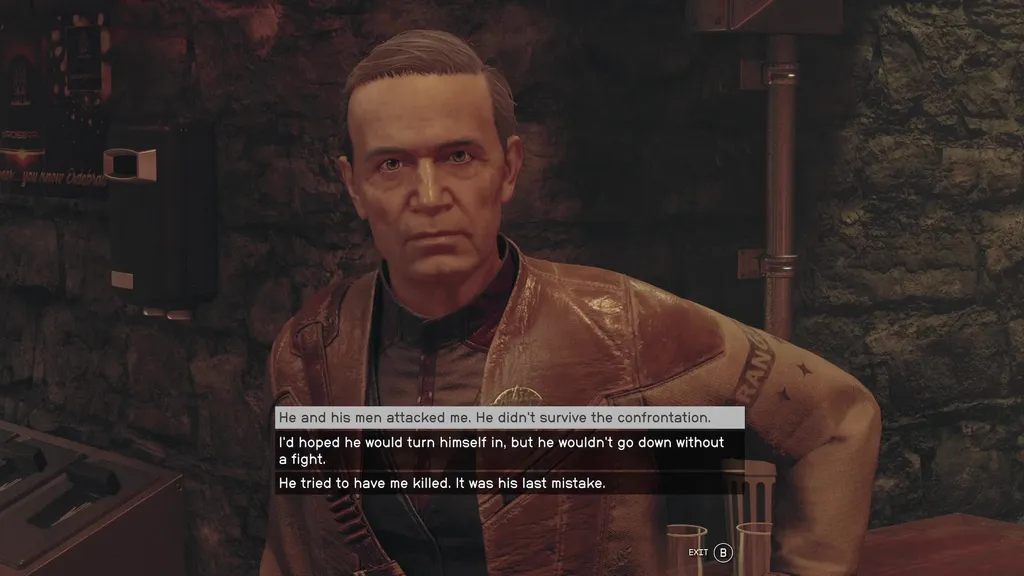Pick "He tried to have me killed" response

click(442, 483)
